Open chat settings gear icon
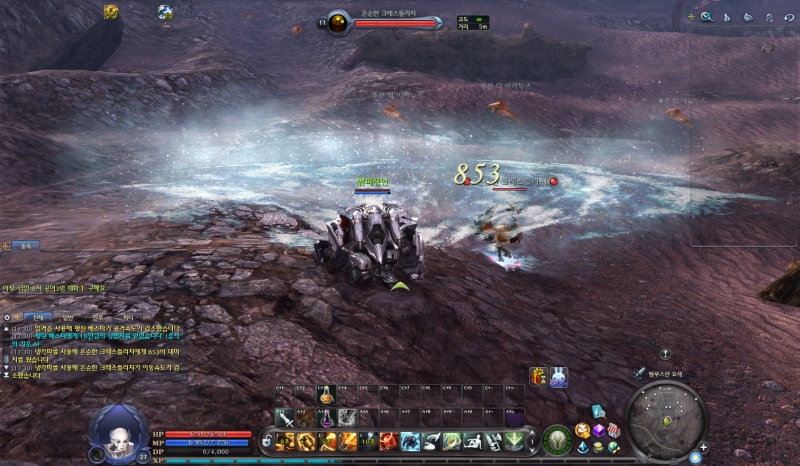The height and width of the screenshot is (466, 800). pyautogui.click(x=7, y=316)
